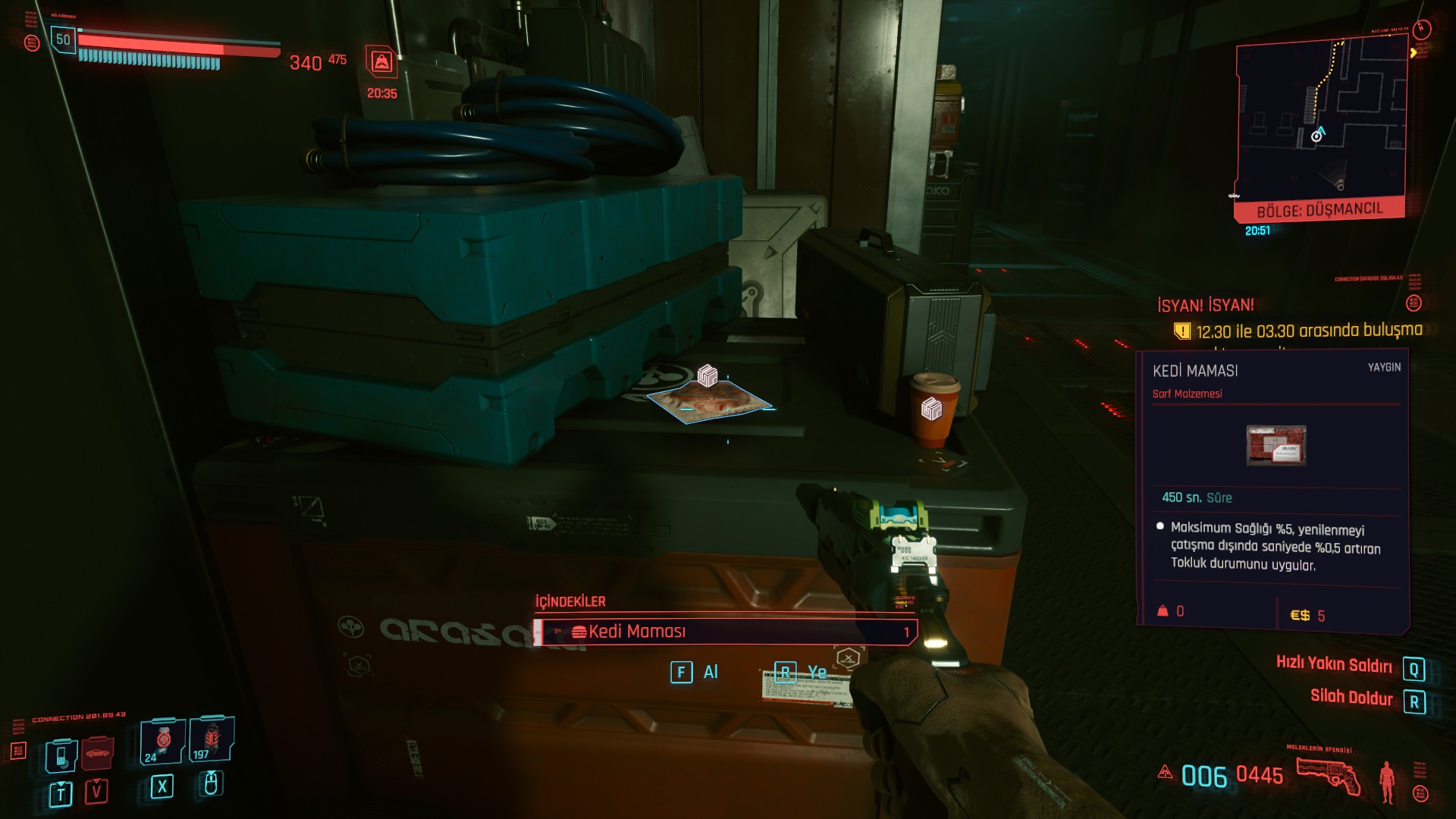
Task: Select the Kedi Maması loot row
Action: (726, 632)
